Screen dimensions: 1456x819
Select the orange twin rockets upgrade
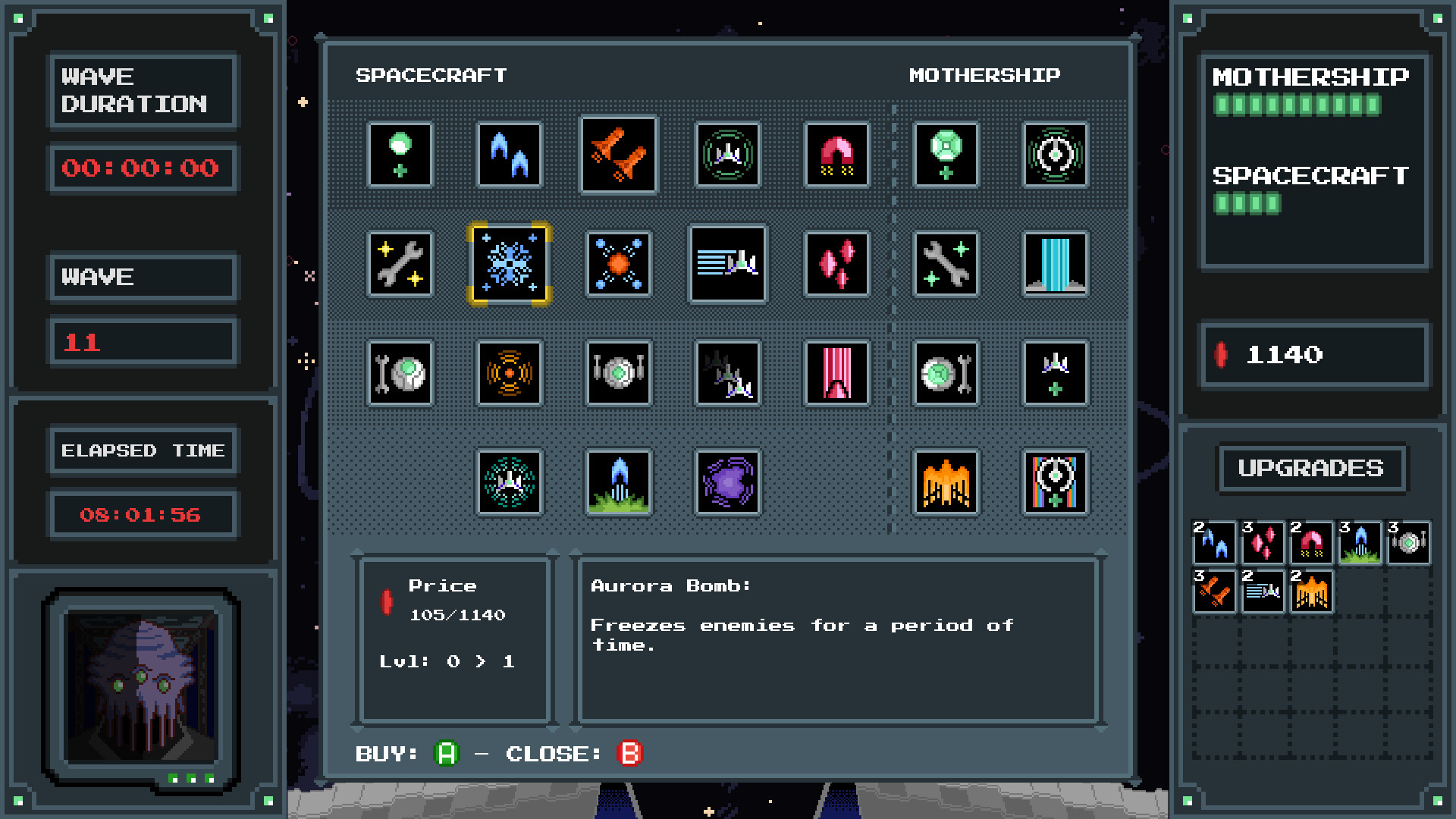coord(618,155)
